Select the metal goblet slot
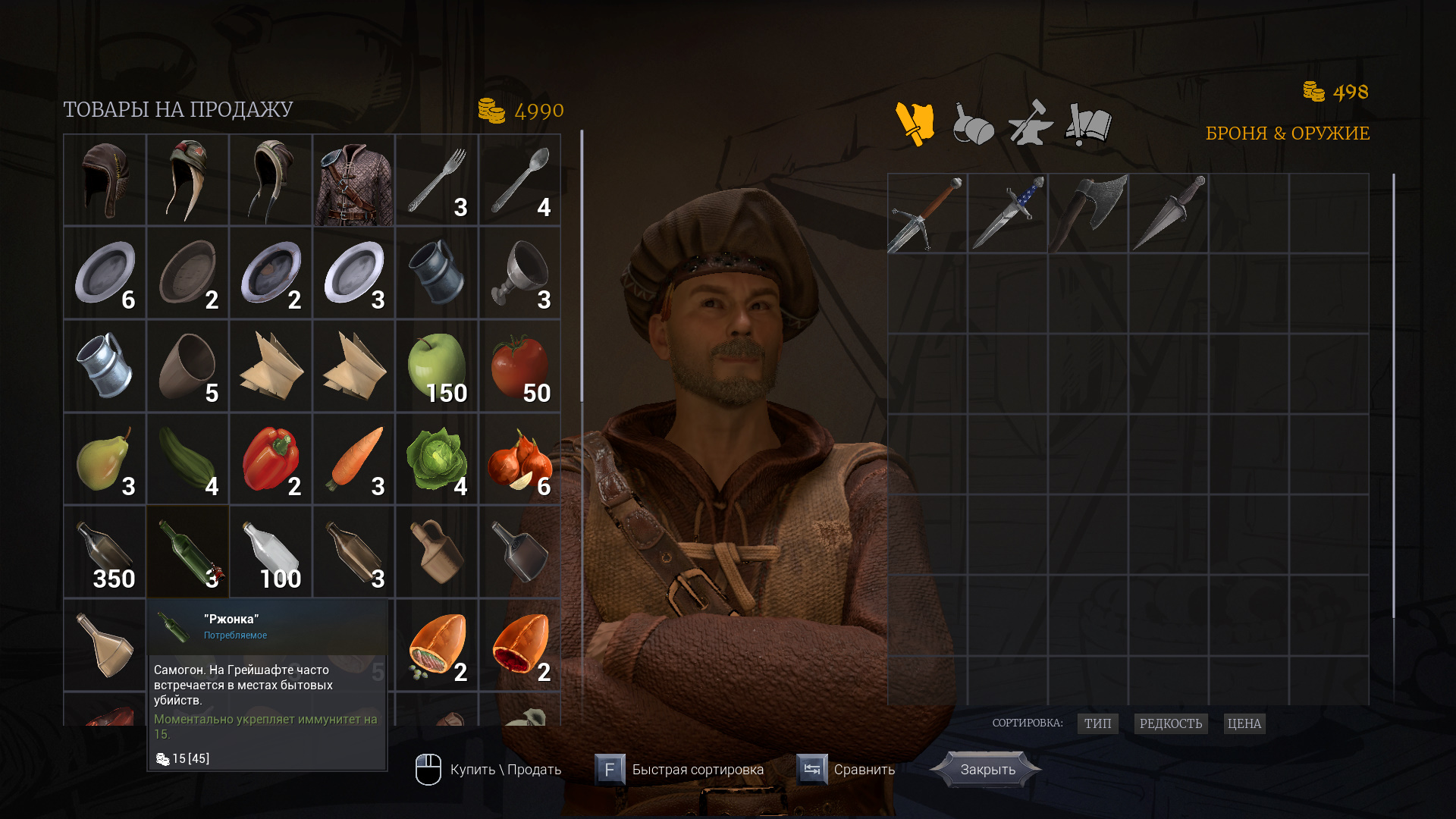 [x=520, y=273]
